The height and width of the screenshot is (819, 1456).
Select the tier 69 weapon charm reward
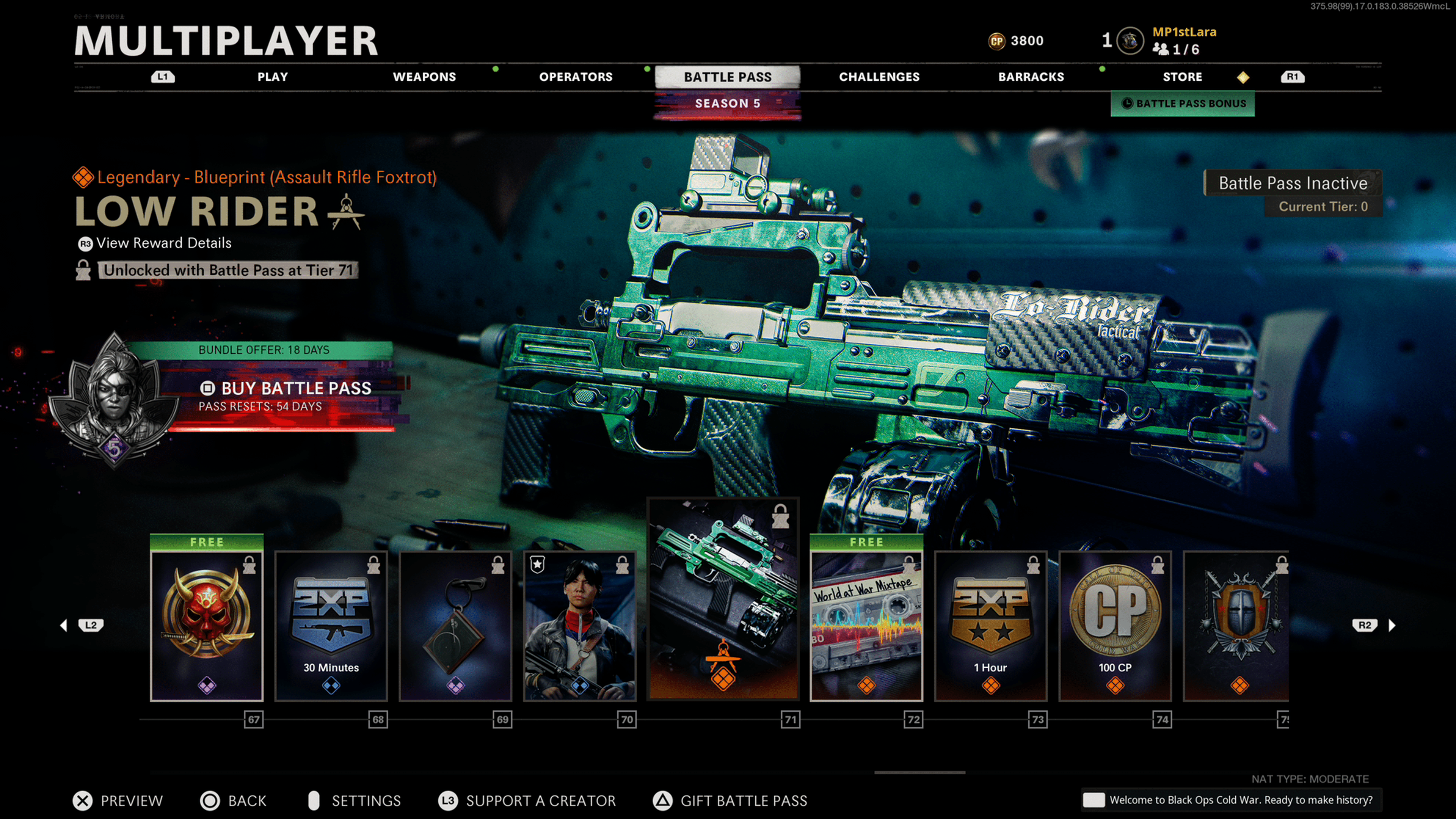(455, 626)
